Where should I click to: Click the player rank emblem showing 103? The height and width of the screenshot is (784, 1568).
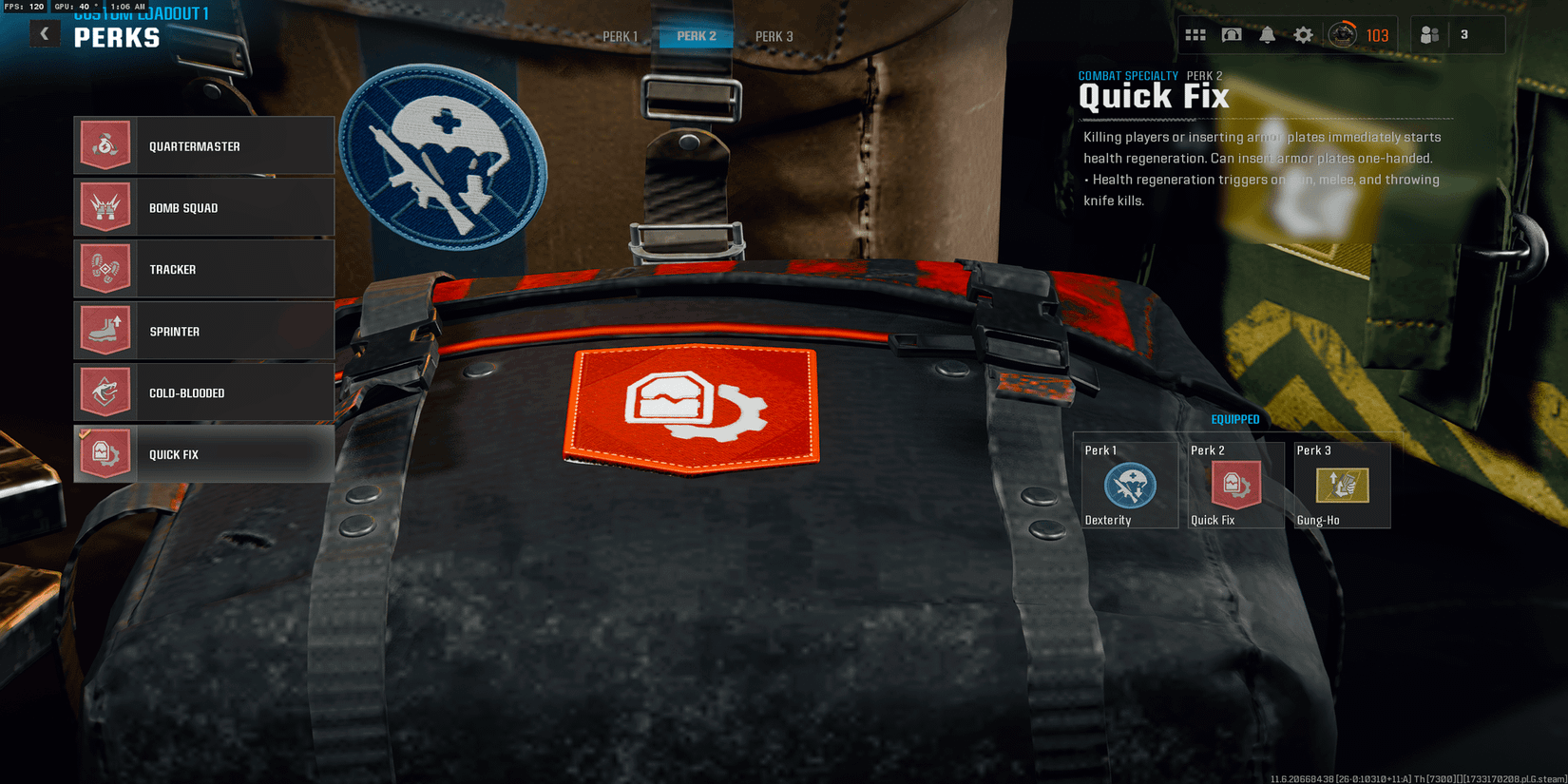click(1358, 34)
